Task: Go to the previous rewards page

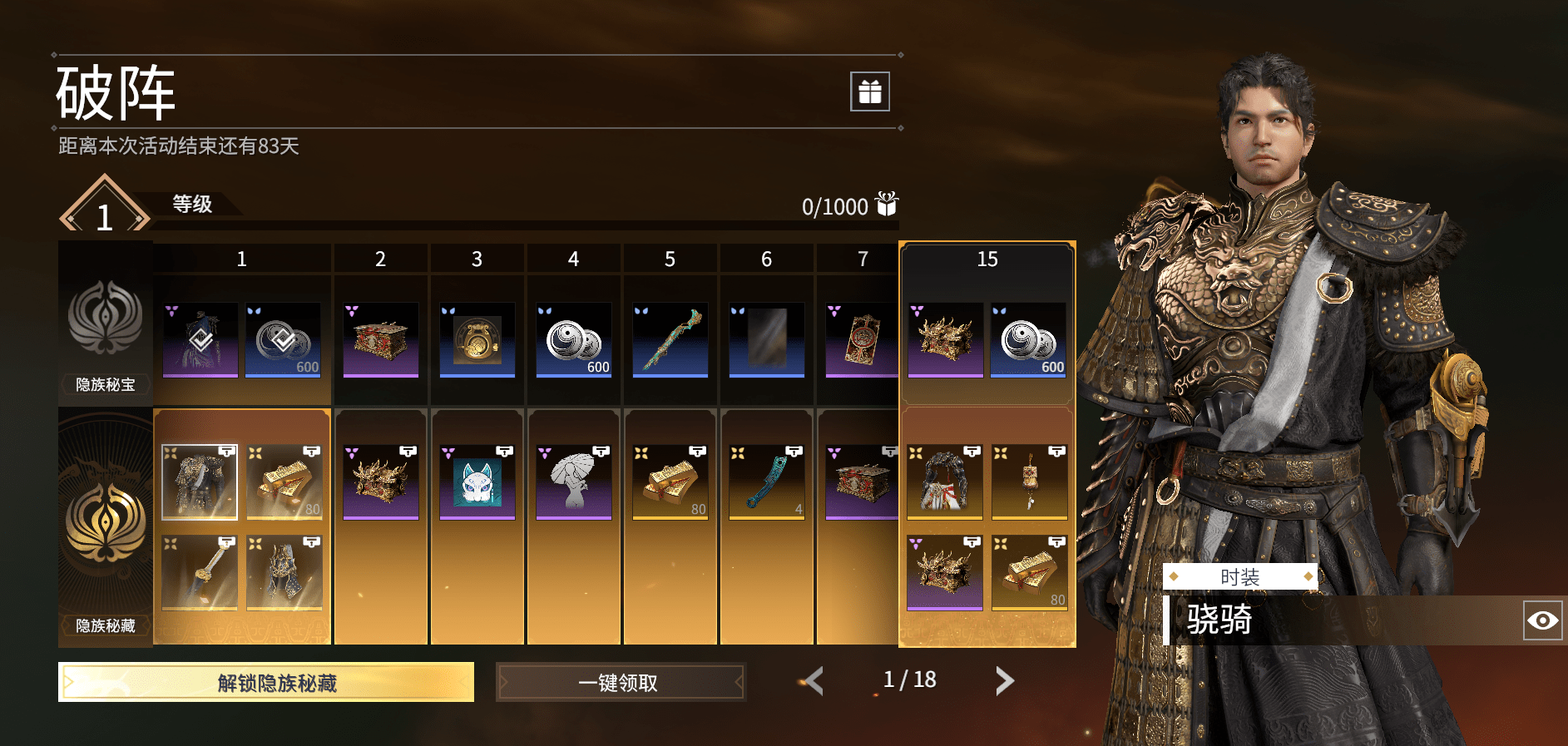Action: tap(814, 681)
